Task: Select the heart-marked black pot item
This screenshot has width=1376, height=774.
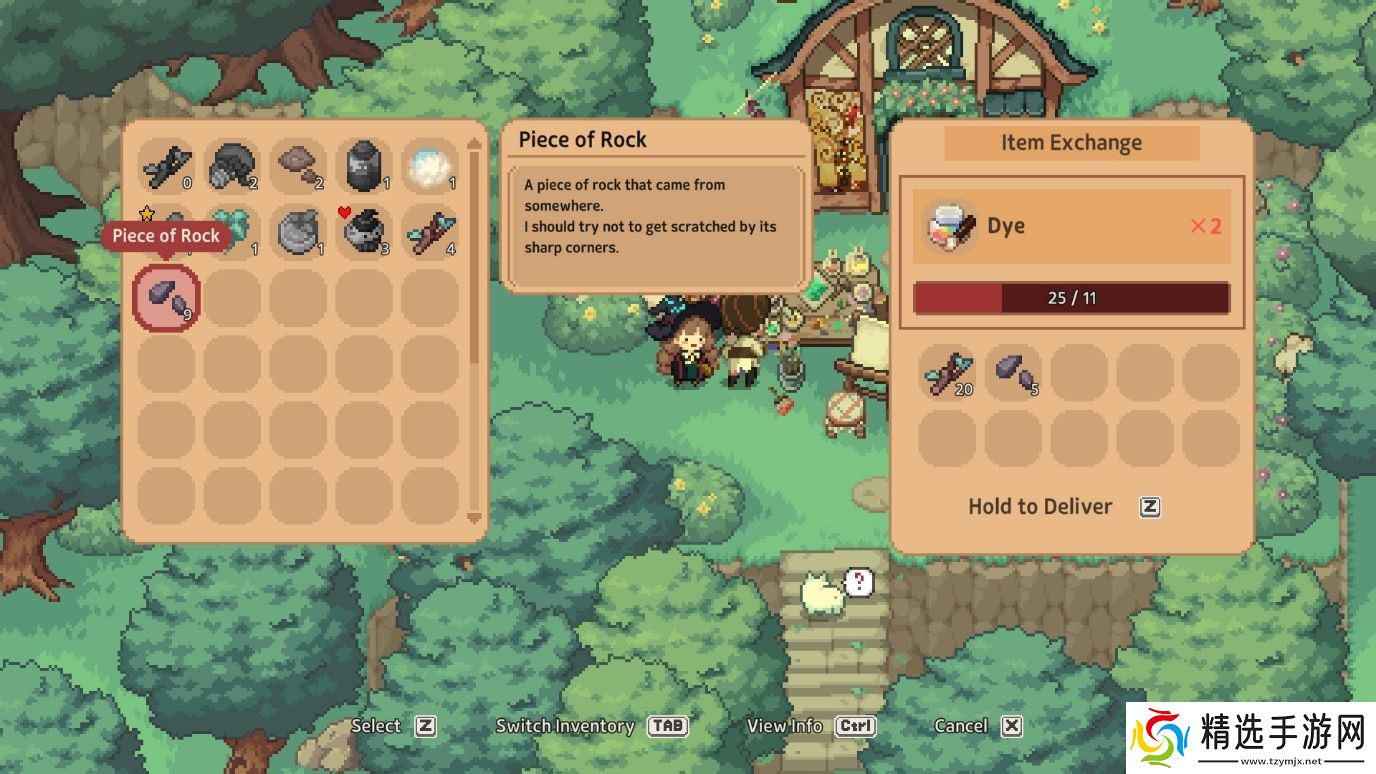Action: 364,232
